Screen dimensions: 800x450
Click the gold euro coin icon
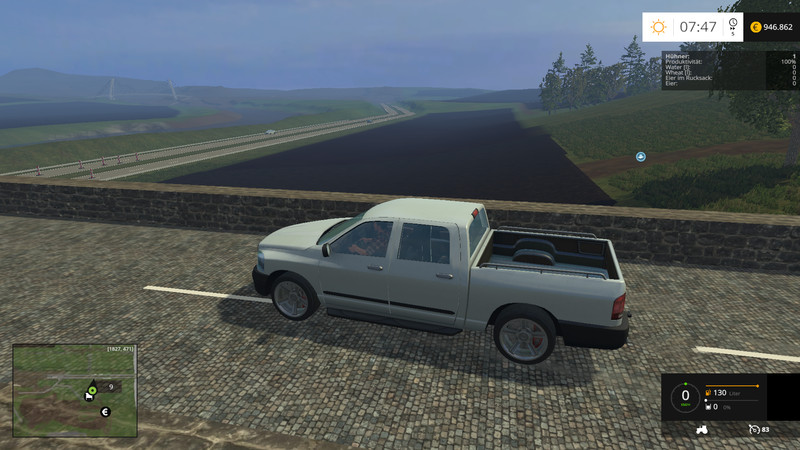[755, 27]
